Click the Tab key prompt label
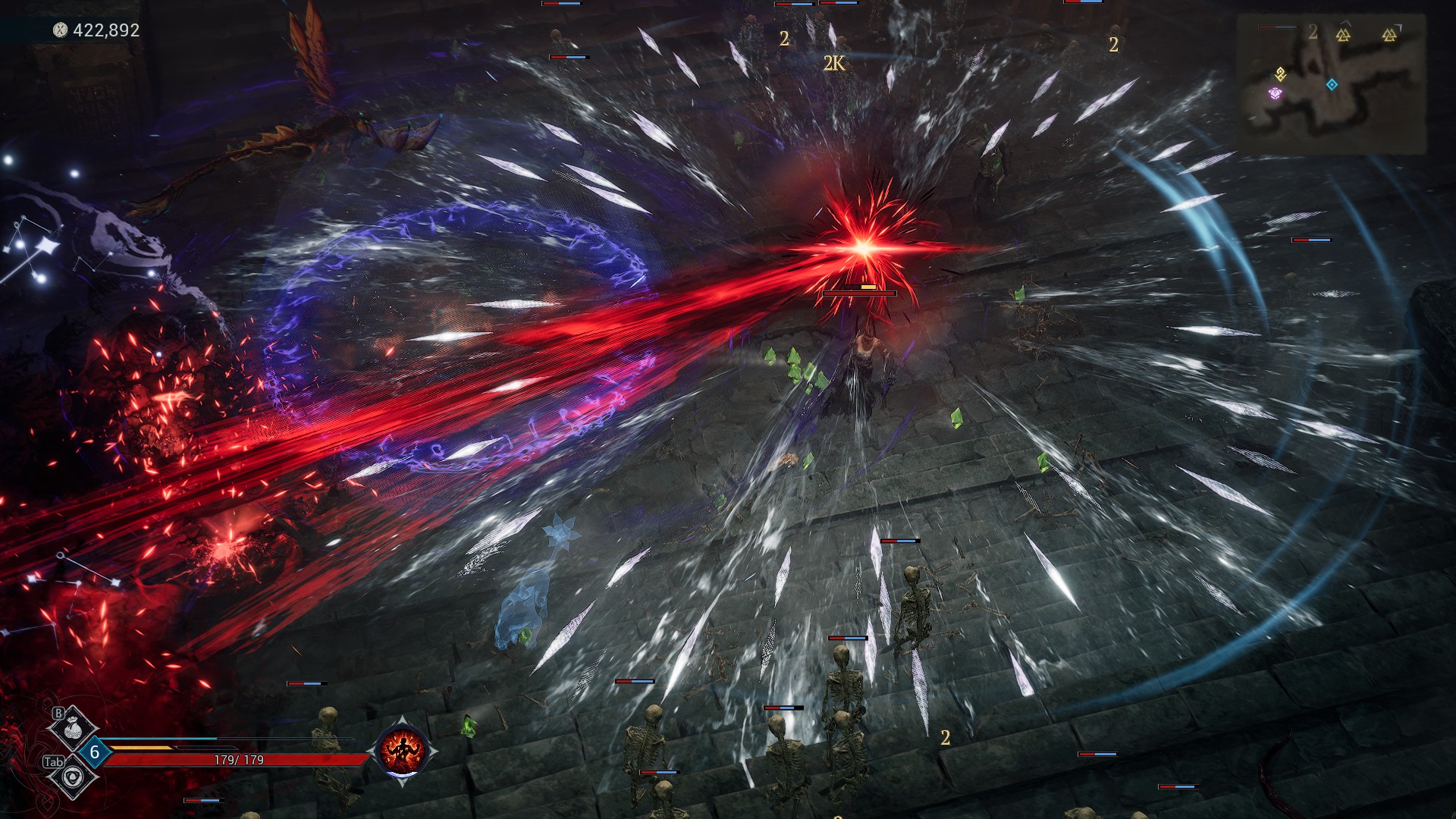The height and width of the screenshot is (819, 1456). [x=54, y=761]
